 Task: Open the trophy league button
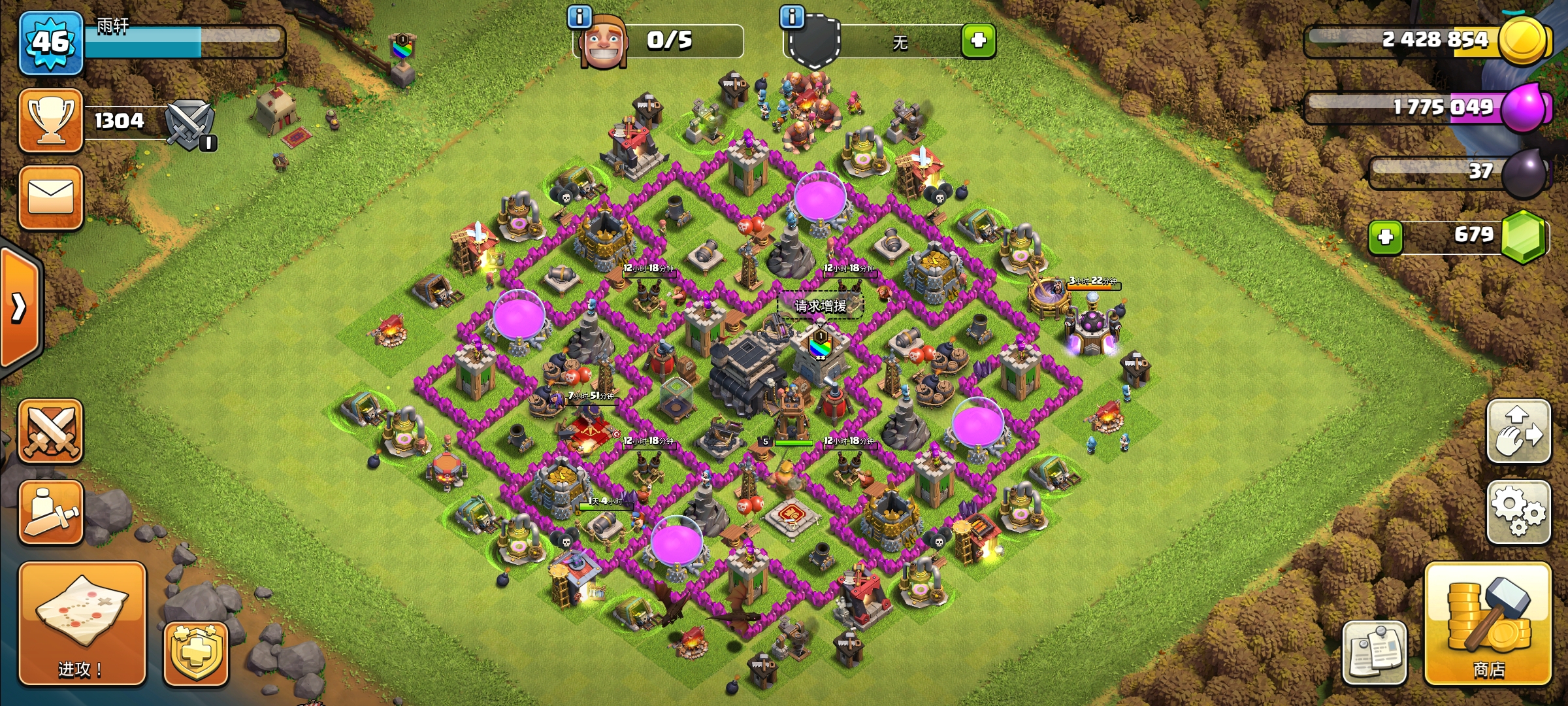51,121
